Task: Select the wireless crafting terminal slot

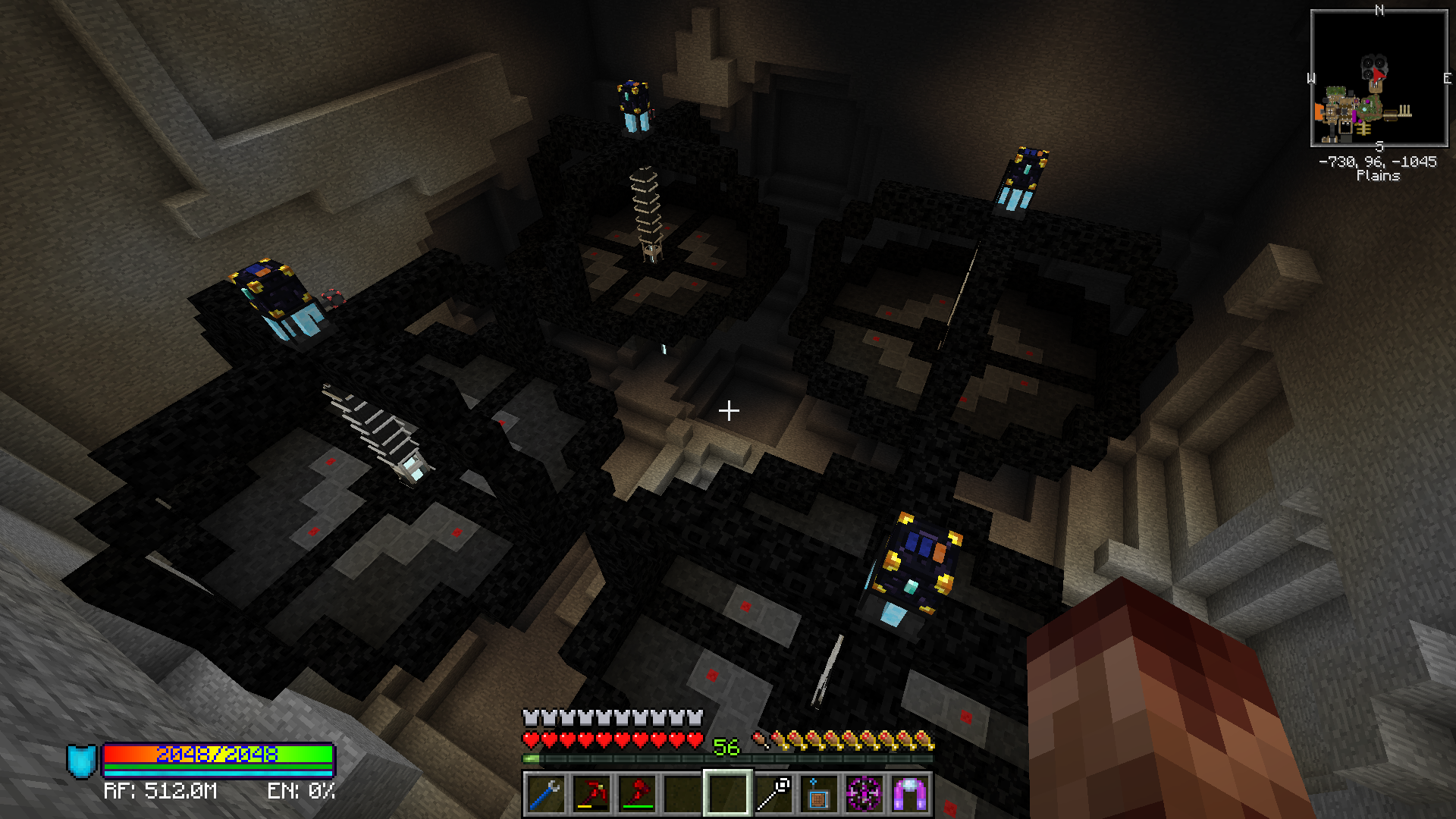Action: click(819, 794)
